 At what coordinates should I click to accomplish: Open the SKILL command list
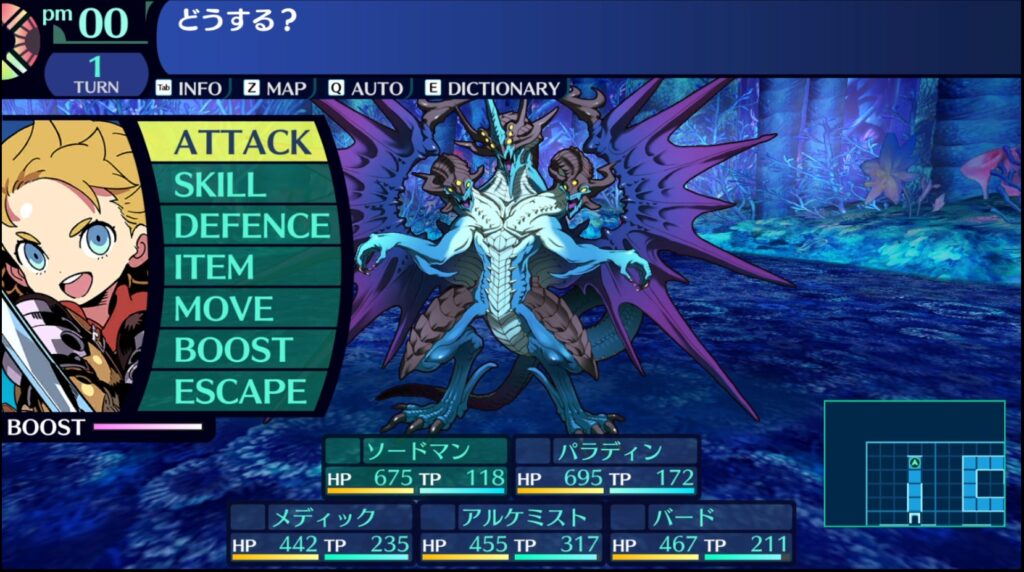pos(220,185)
